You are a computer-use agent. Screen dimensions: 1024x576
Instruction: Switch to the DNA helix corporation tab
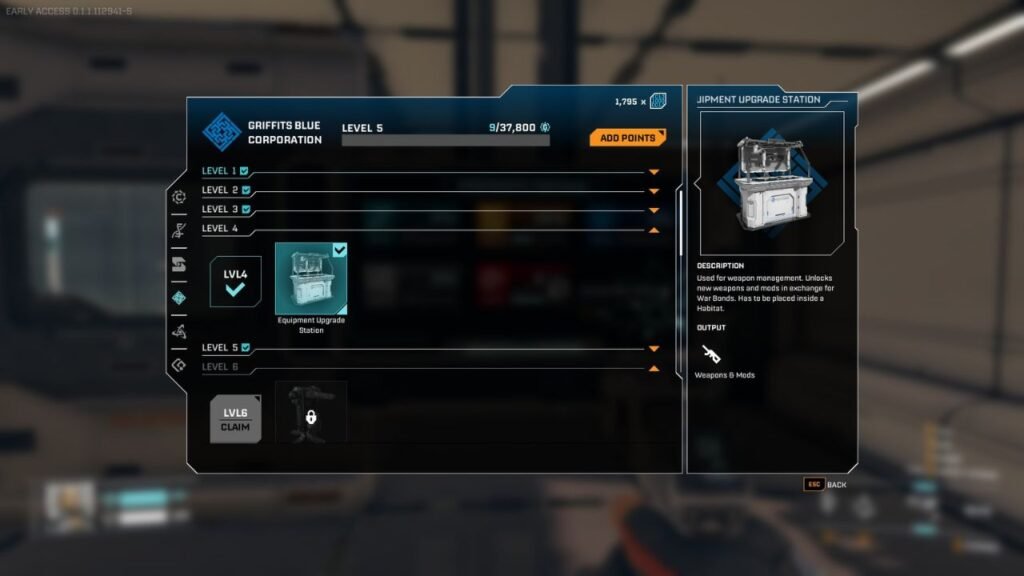[x=179, y=231]
